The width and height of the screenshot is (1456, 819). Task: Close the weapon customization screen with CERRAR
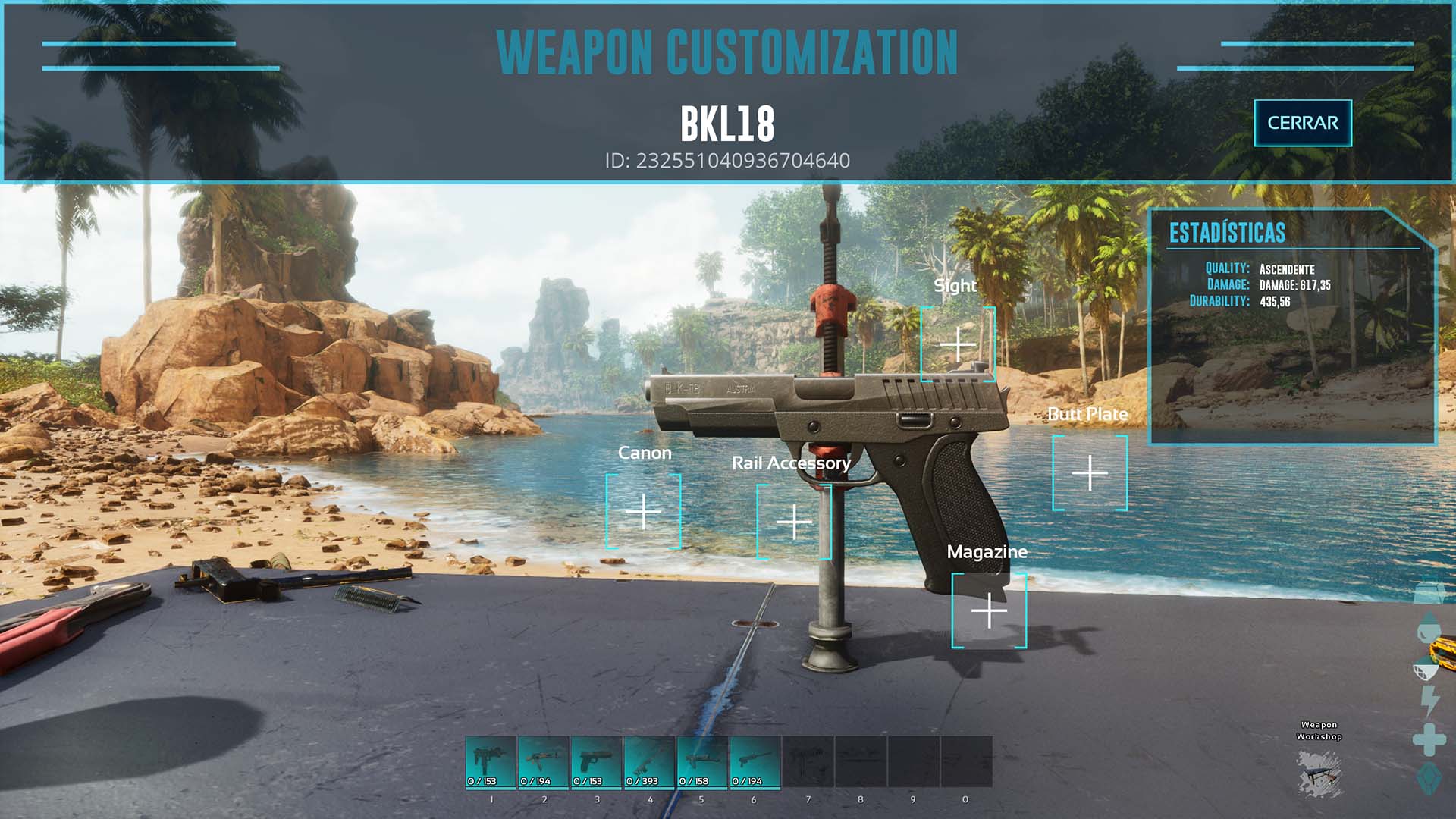tap(1302, 123)
